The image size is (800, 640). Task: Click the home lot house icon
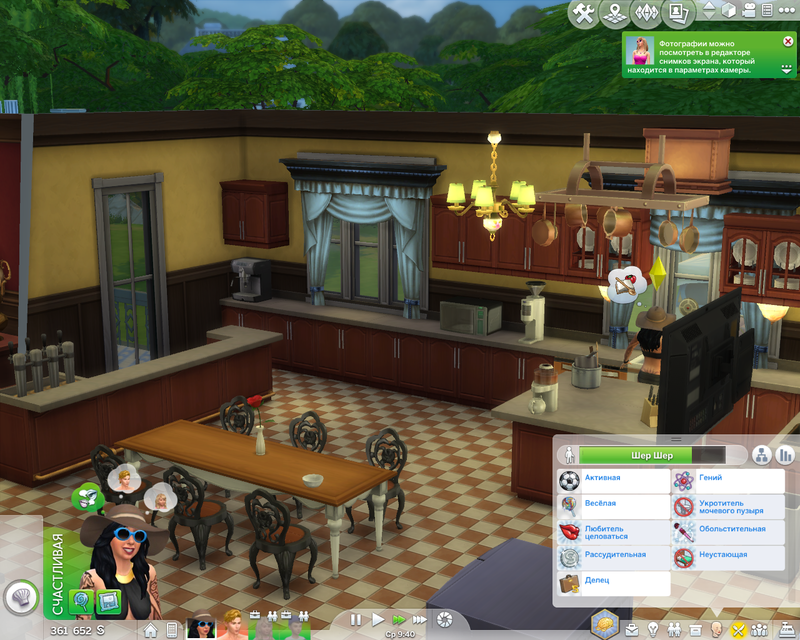click(151, 631)
